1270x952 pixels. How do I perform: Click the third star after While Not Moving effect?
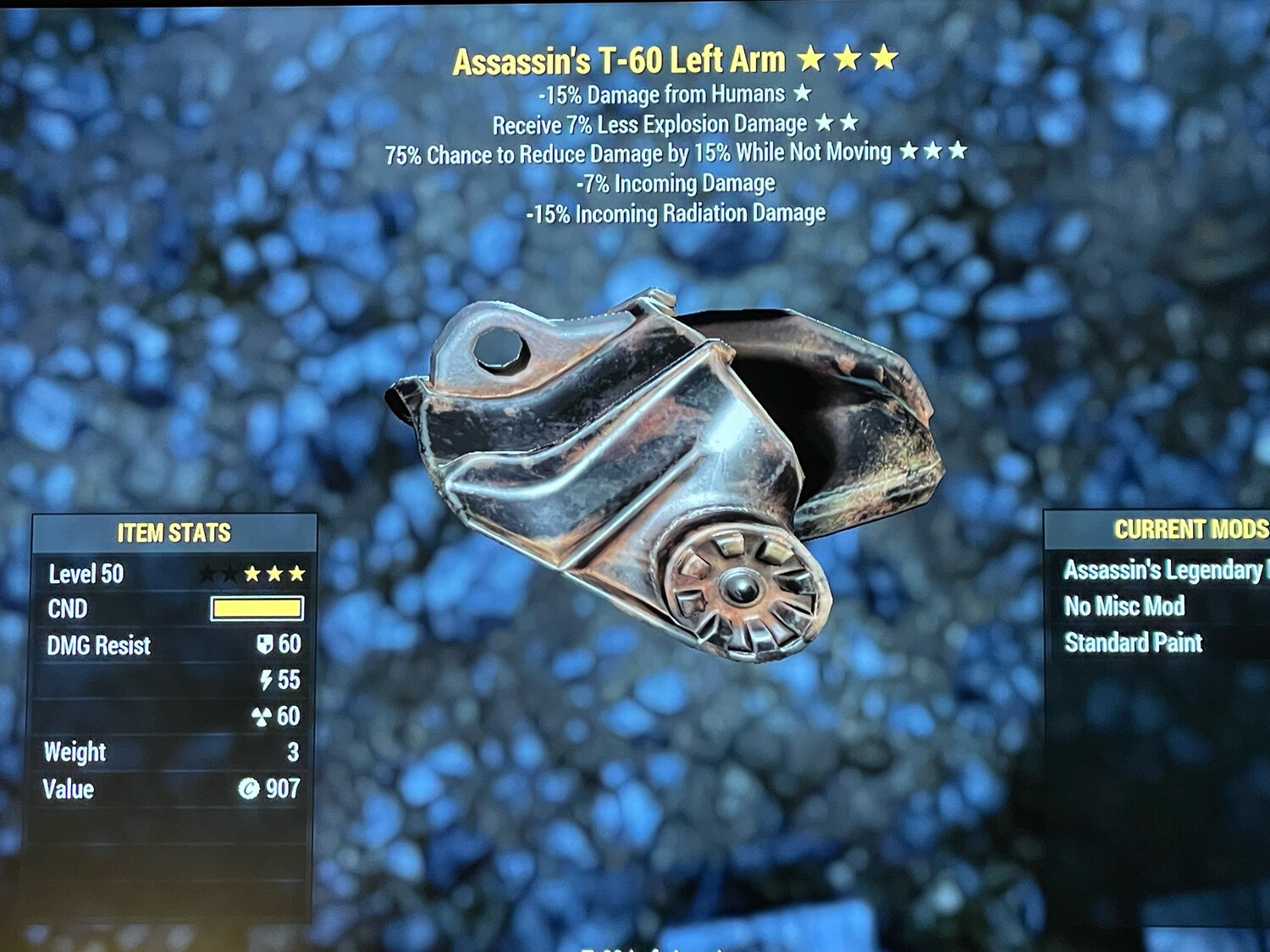[x=958, y=152]
